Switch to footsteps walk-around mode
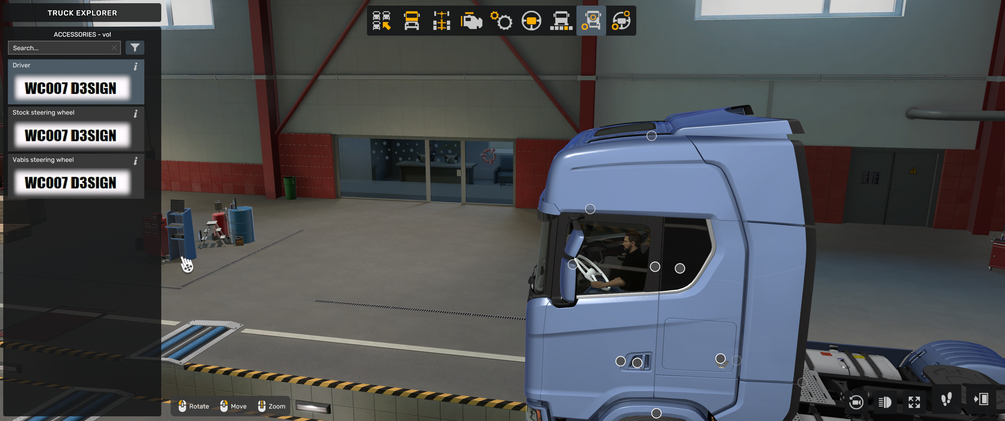 [947, 399]
